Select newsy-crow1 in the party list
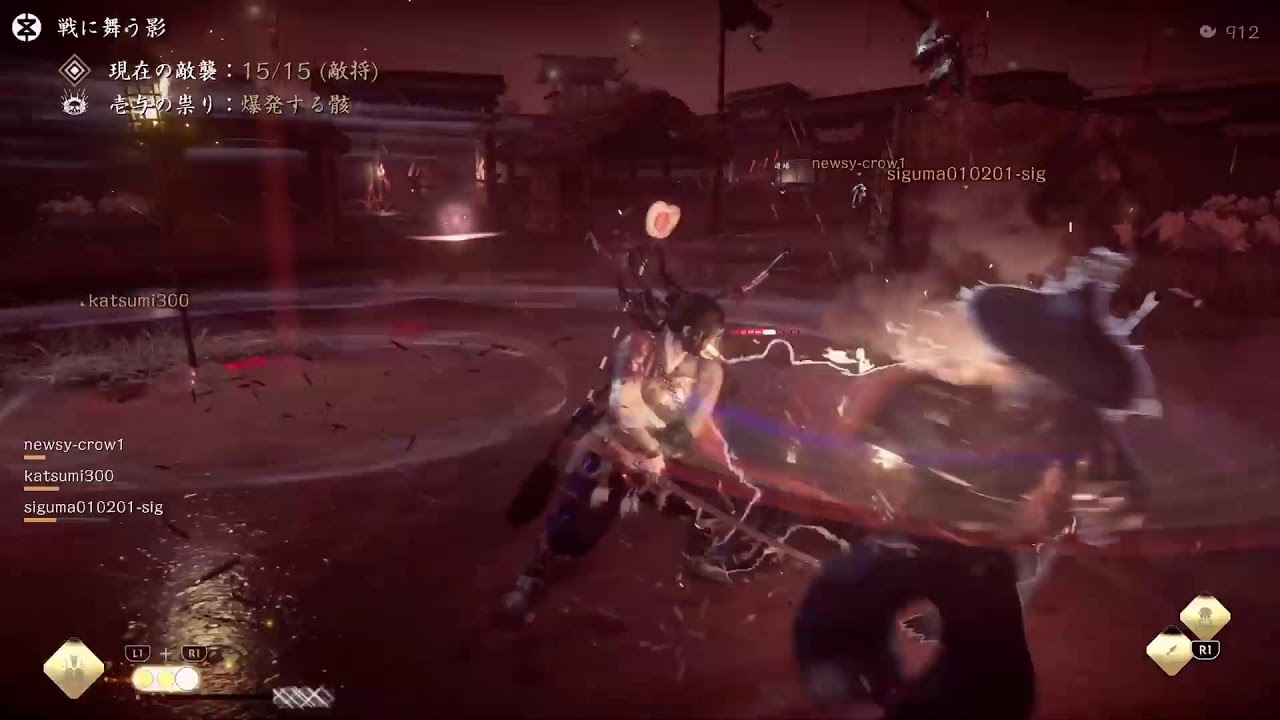 click(74, 445)
